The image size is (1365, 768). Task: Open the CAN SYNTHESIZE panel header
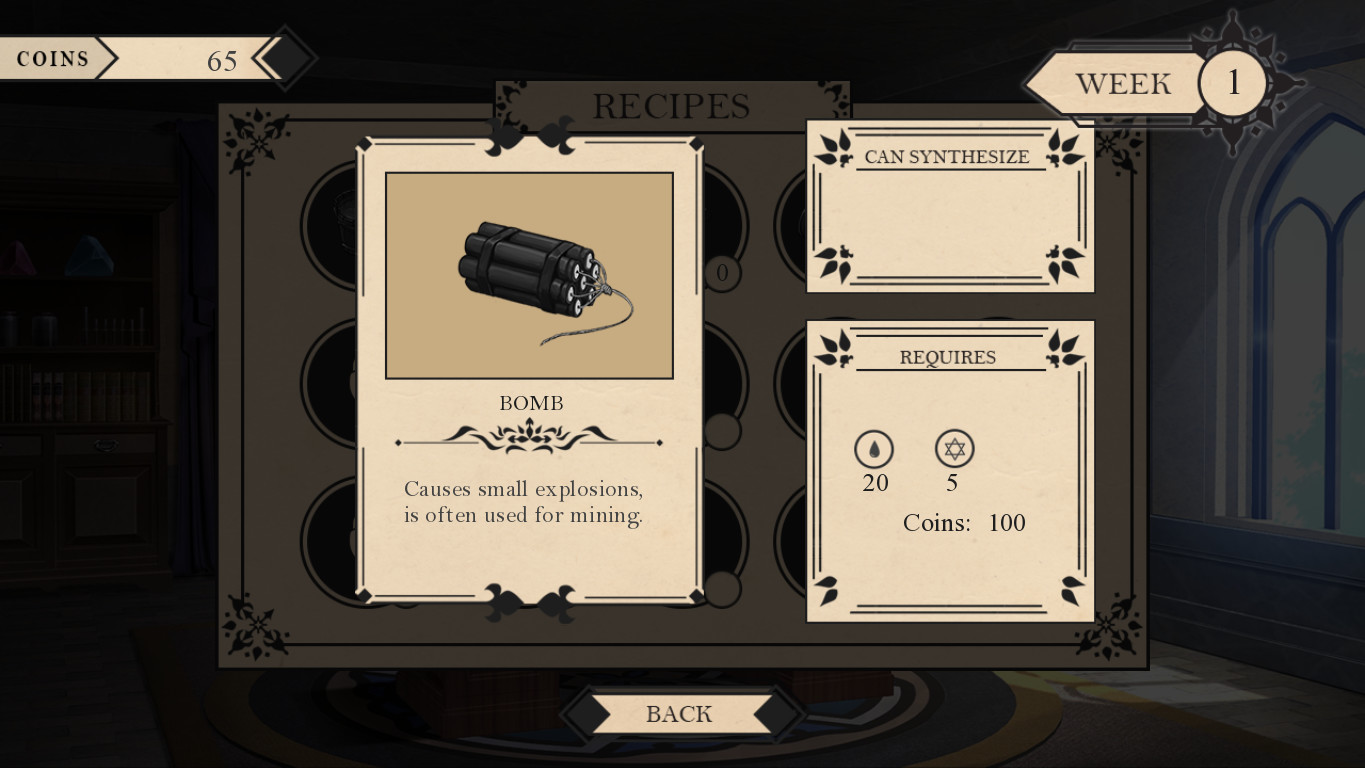click(x=946, y=156)
